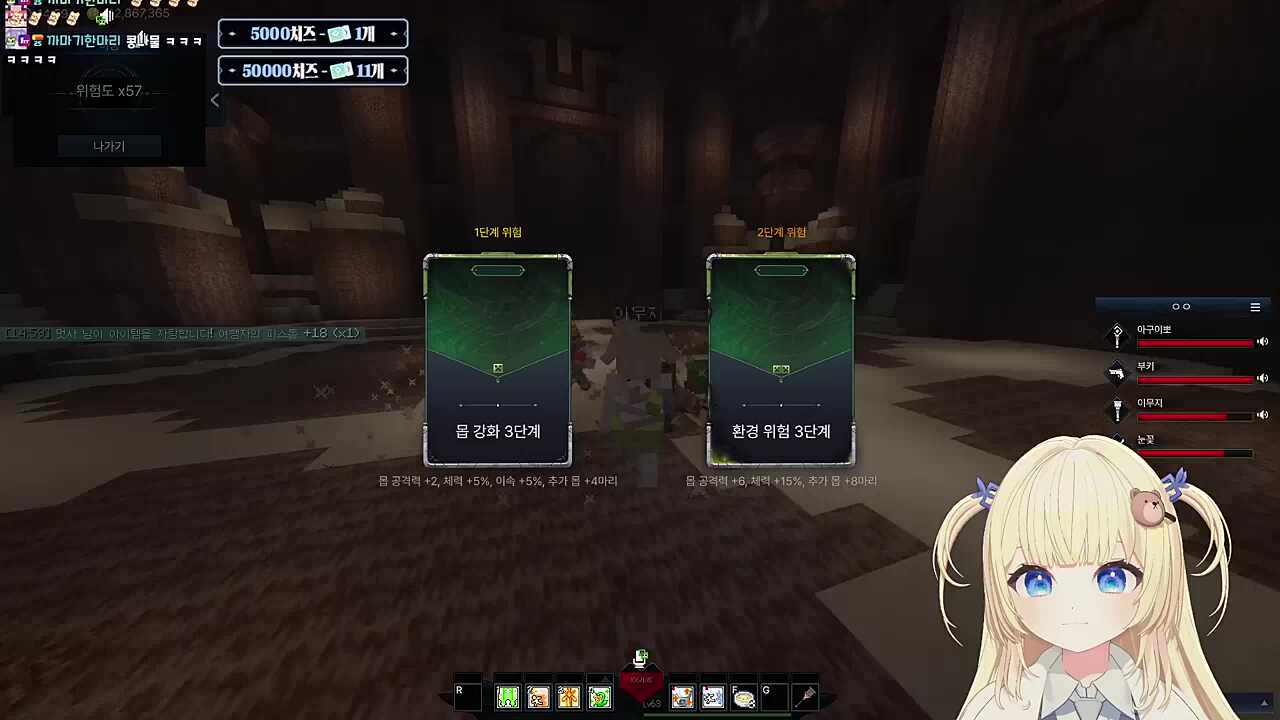This screenshot has width=1280, height=720.
Task: Click the pistol emblem next to 부키
Action: coord(1117,375)
